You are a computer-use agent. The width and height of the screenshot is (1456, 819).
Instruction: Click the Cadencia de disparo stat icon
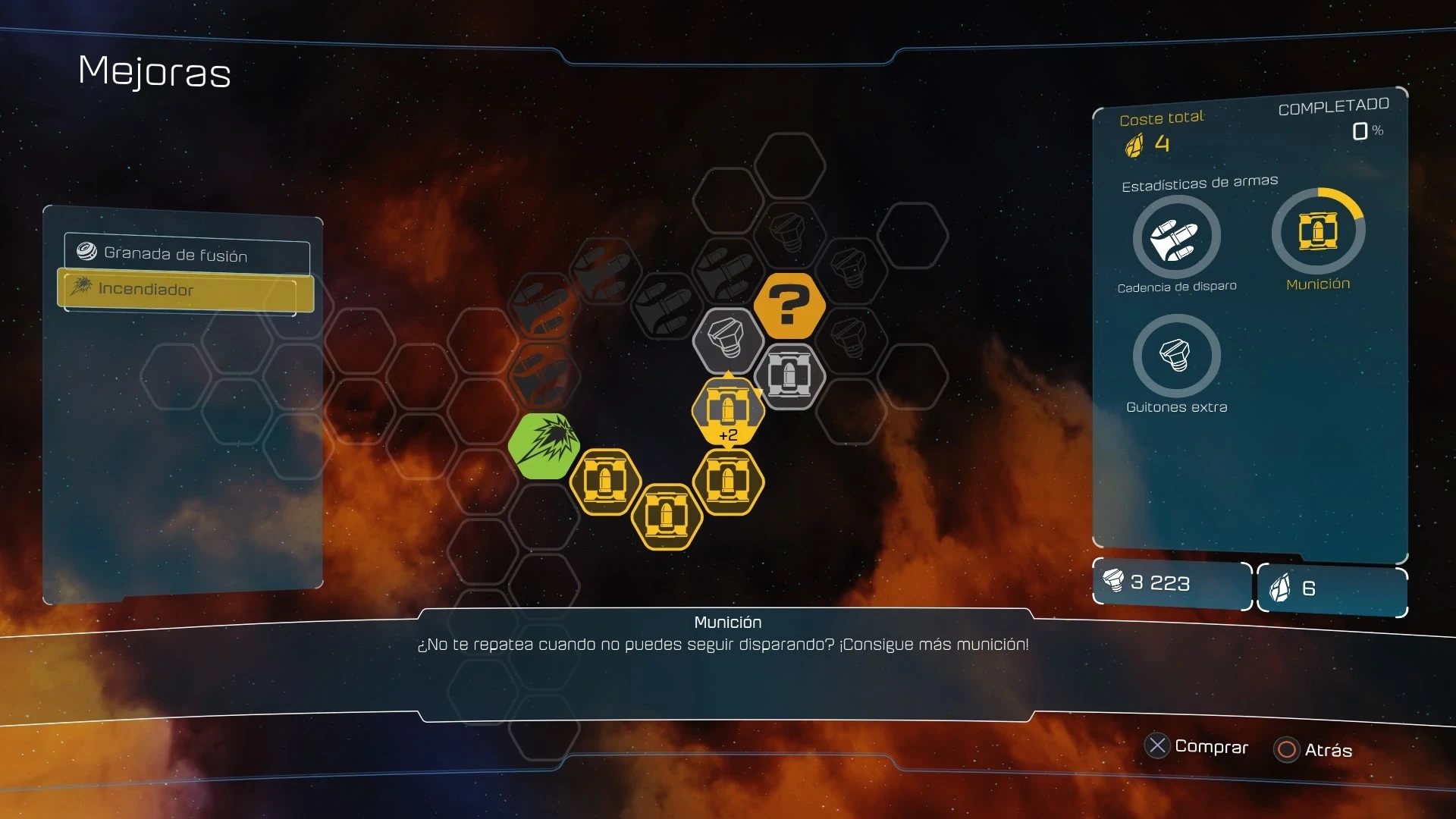click(x=1176, y=238)
